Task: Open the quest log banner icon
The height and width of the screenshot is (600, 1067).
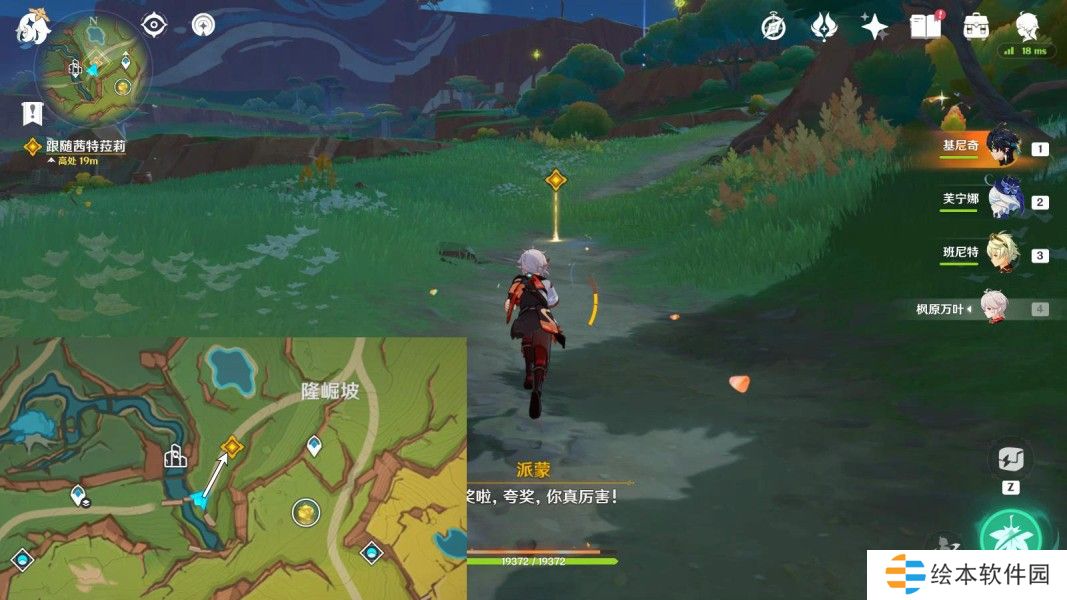Action: pyautogui.click(x=33, y=113)
